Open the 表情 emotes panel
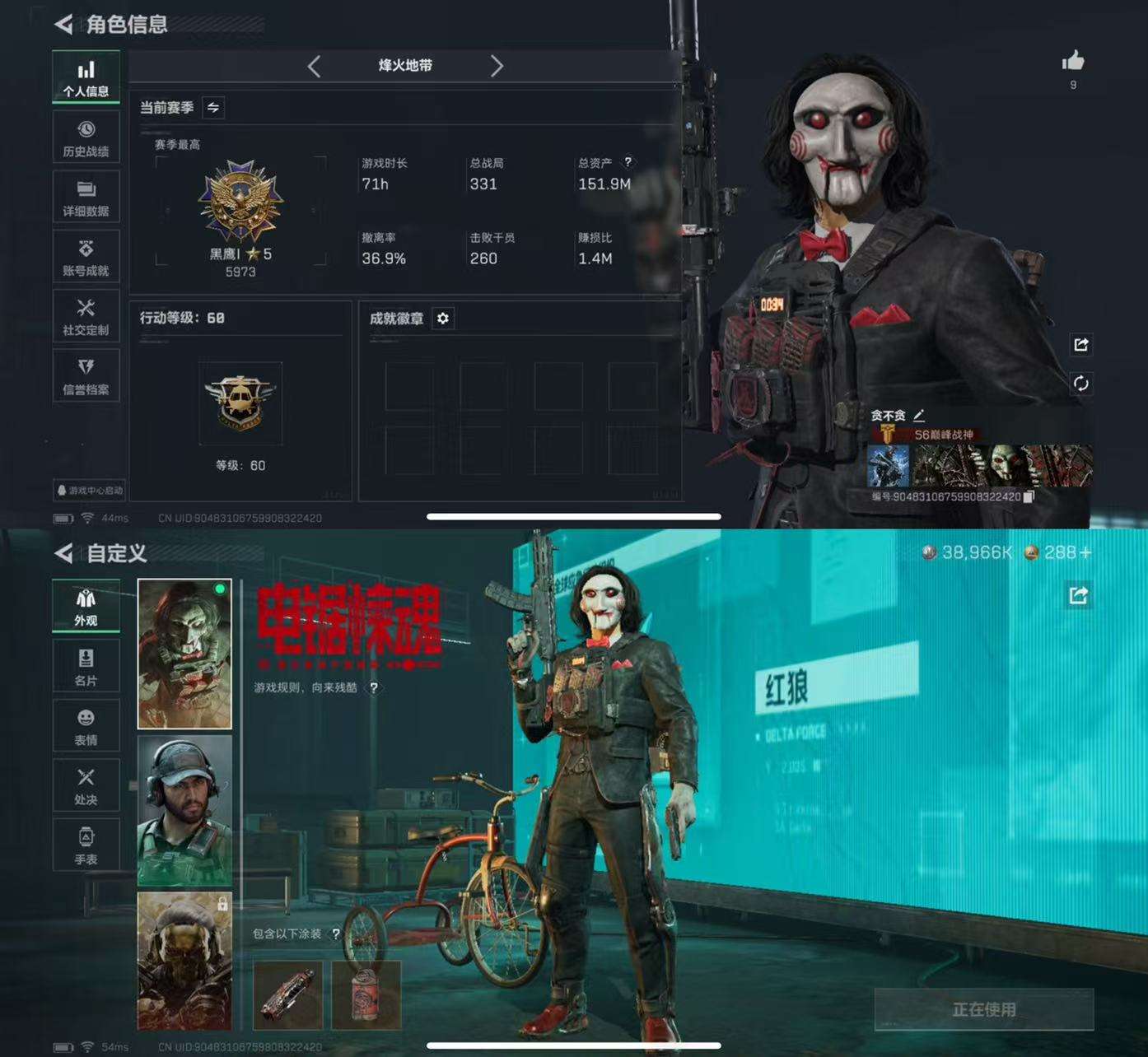The image size is (1148, 1057). pos(86,725)
